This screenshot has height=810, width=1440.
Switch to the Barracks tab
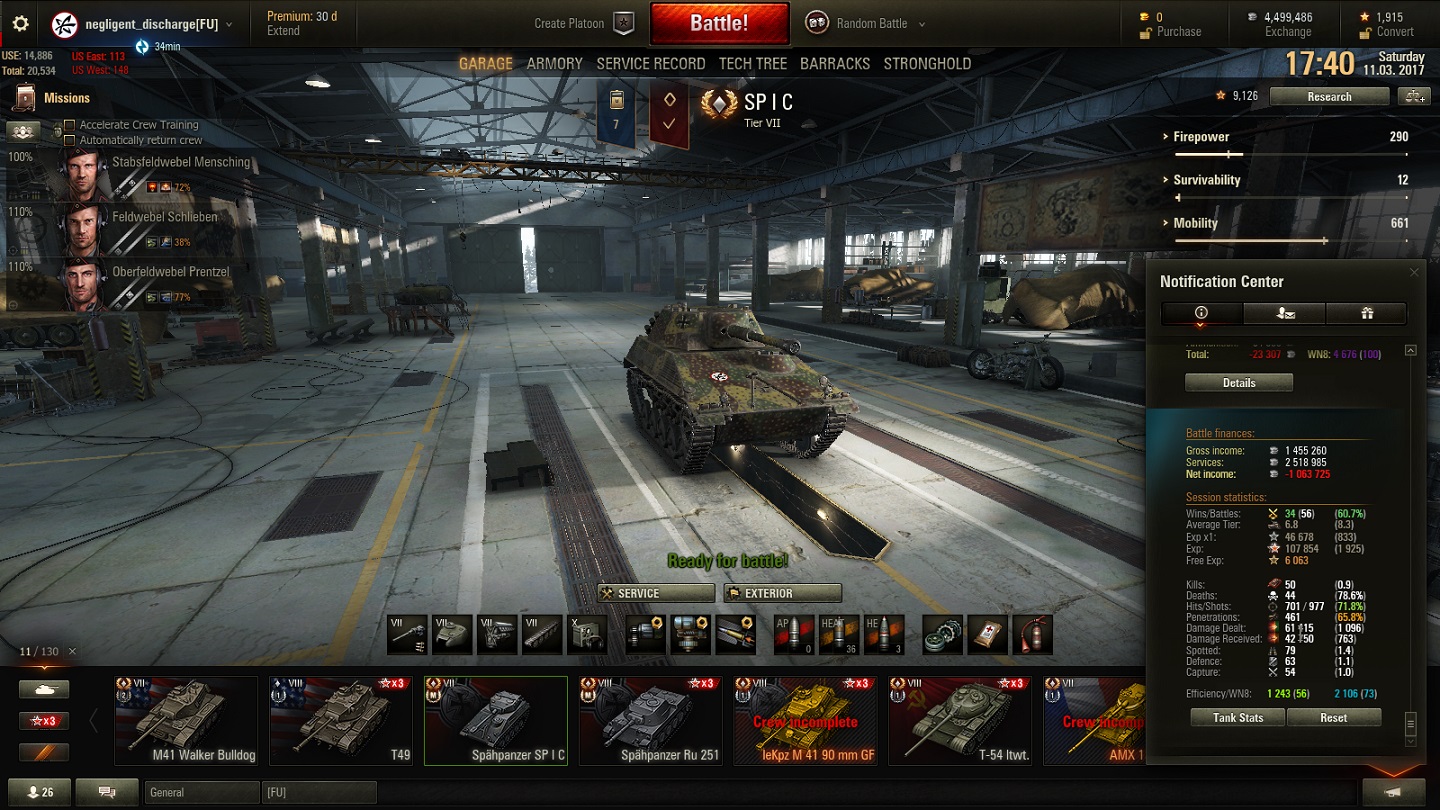coord(834,63)
